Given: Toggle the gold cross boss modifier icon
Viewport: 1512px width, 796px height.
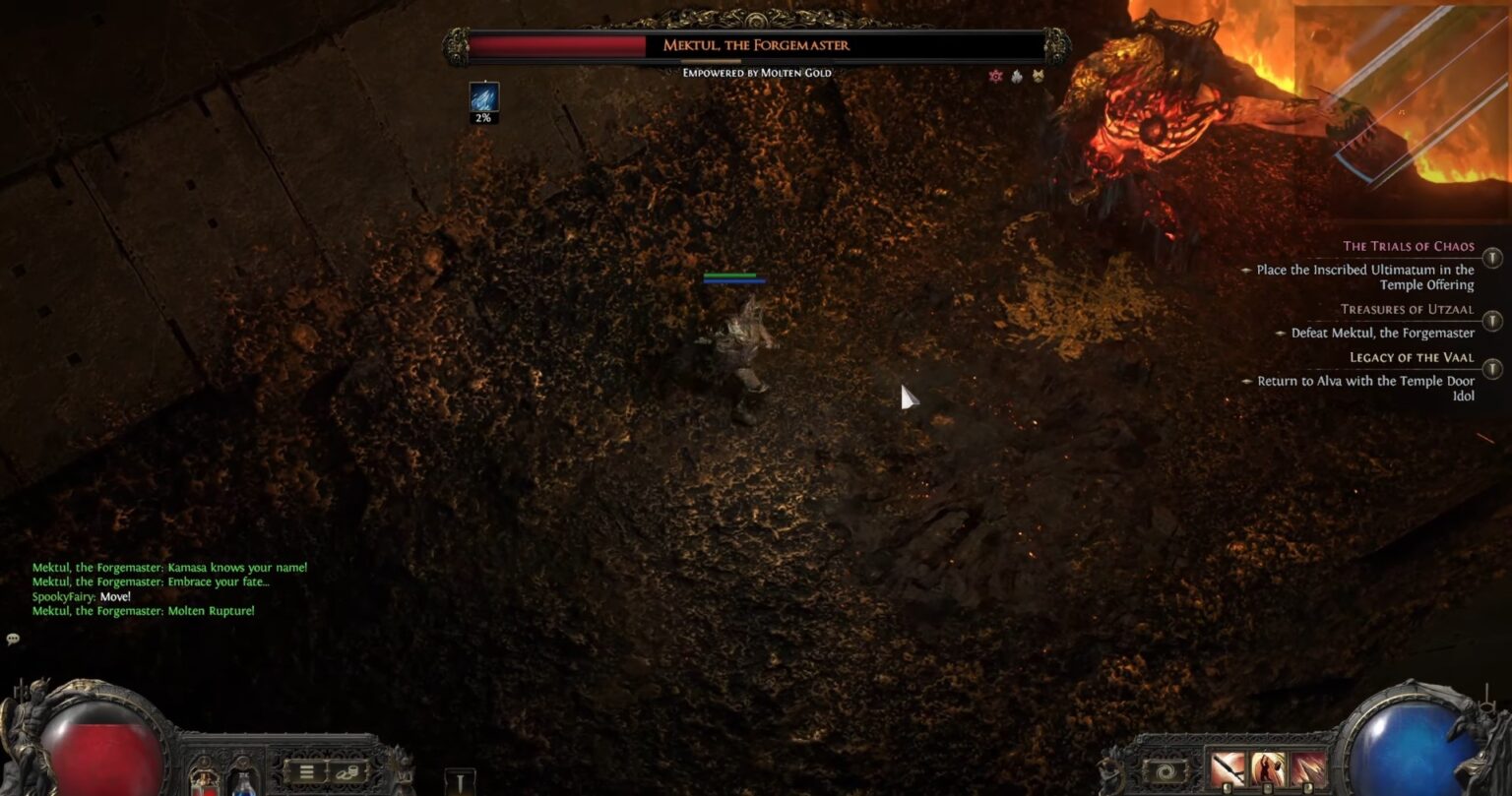Looking at the screenshot, I should pos(1037,77).
